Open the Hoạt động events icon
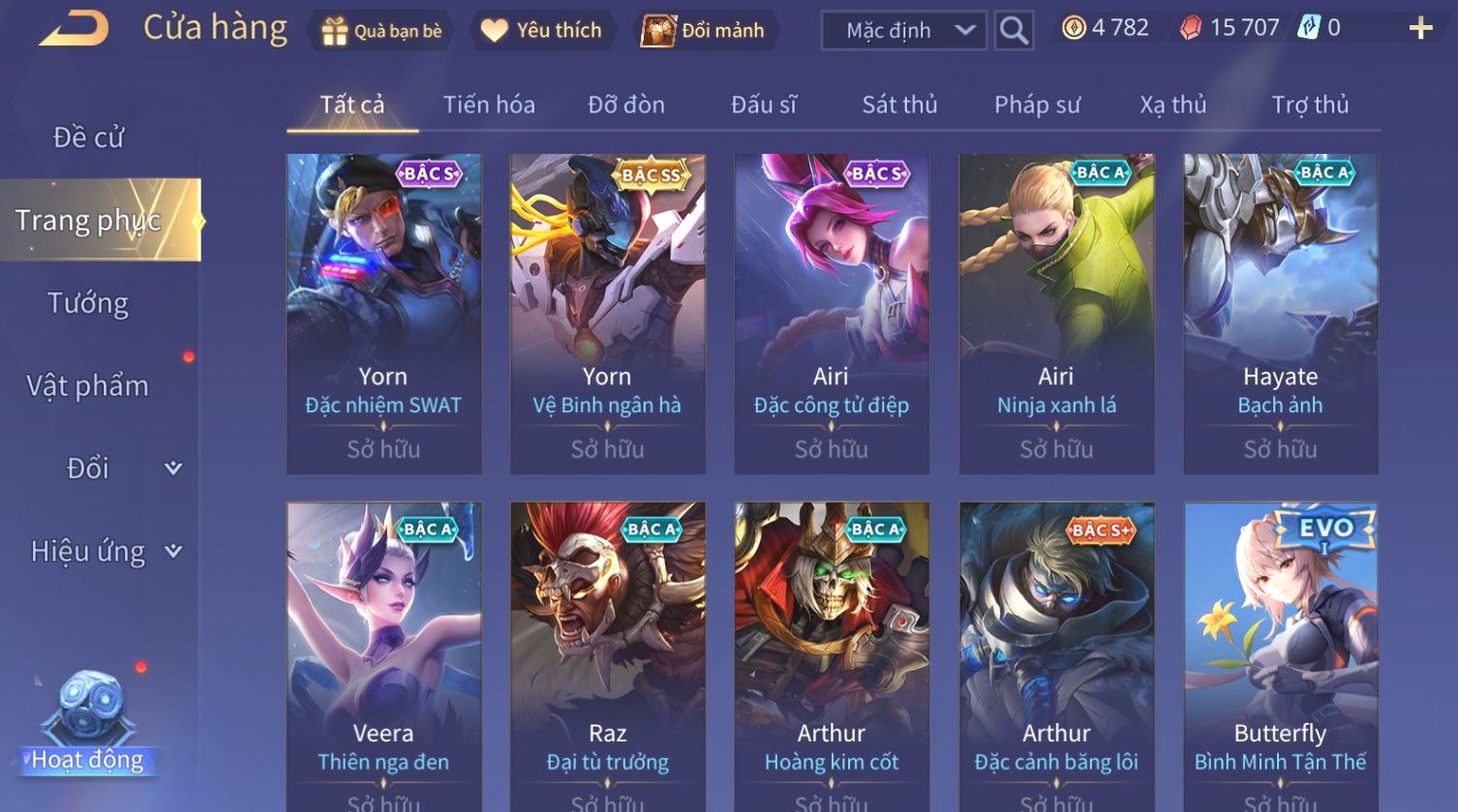This screenshot has width=1458, height=812. [x=88, y=726]
